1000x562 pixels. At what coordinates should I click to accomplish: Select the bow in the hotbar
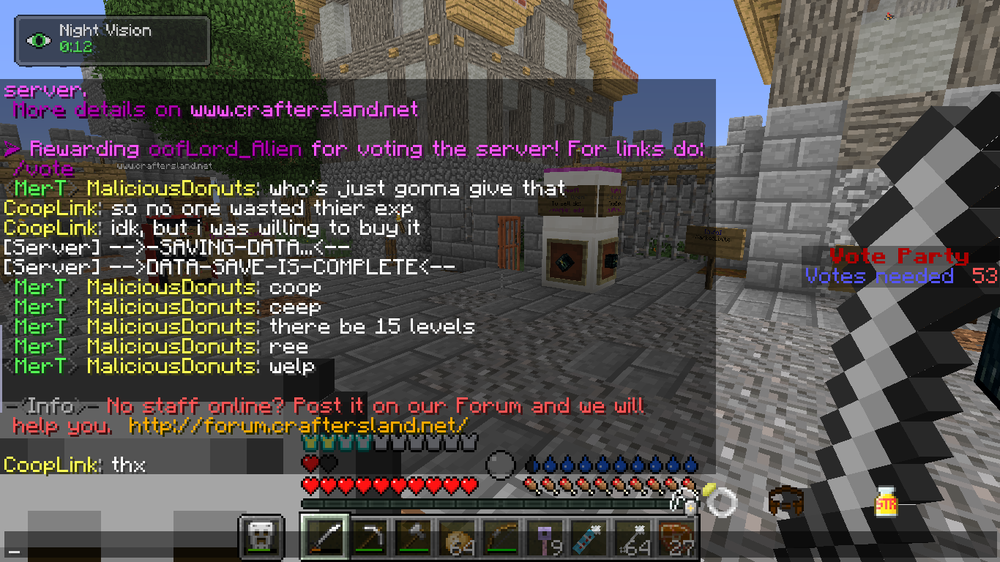504,538
